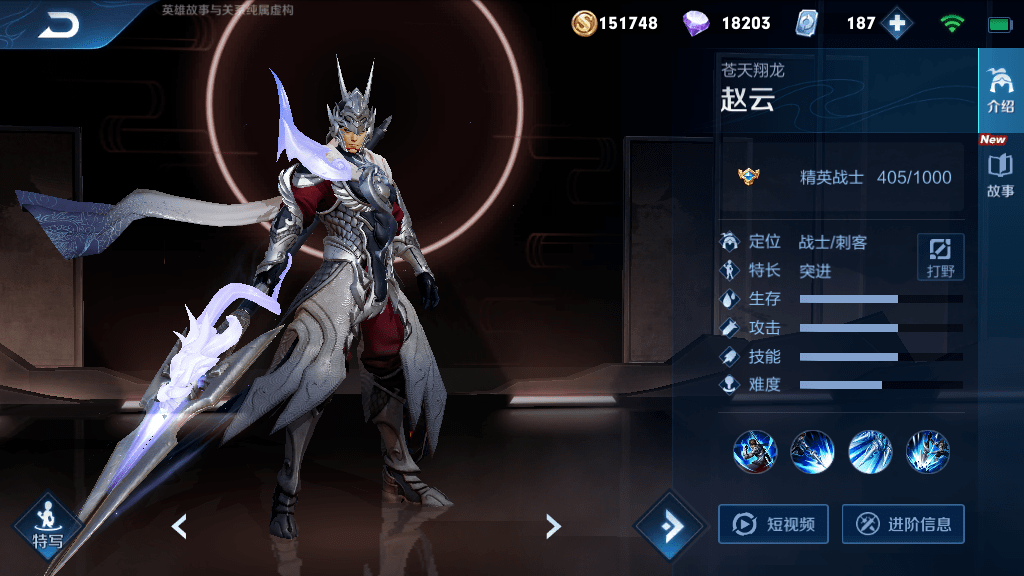Add more vouchers with the plus button

897,23
